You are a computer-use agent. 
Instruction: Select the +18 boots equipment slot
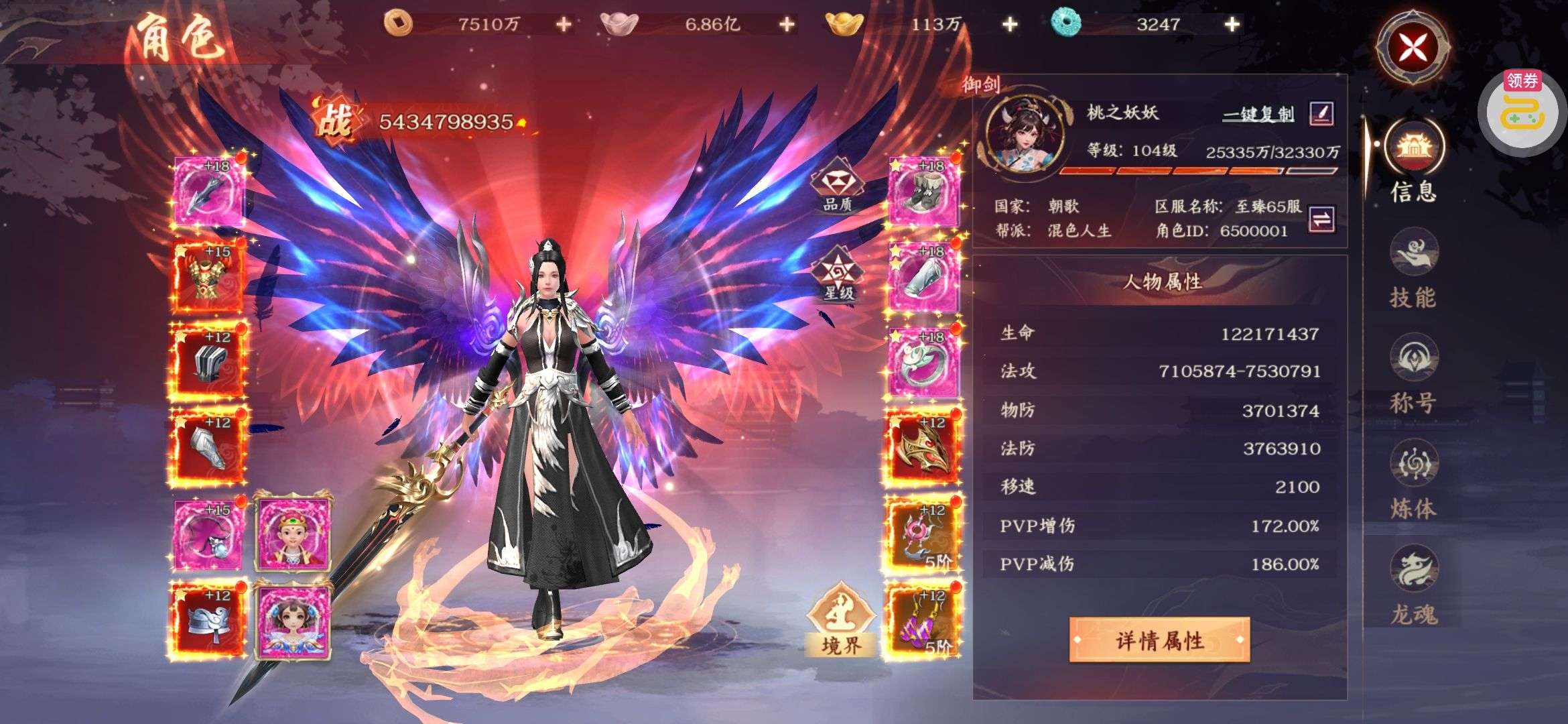tap(923, 190)
